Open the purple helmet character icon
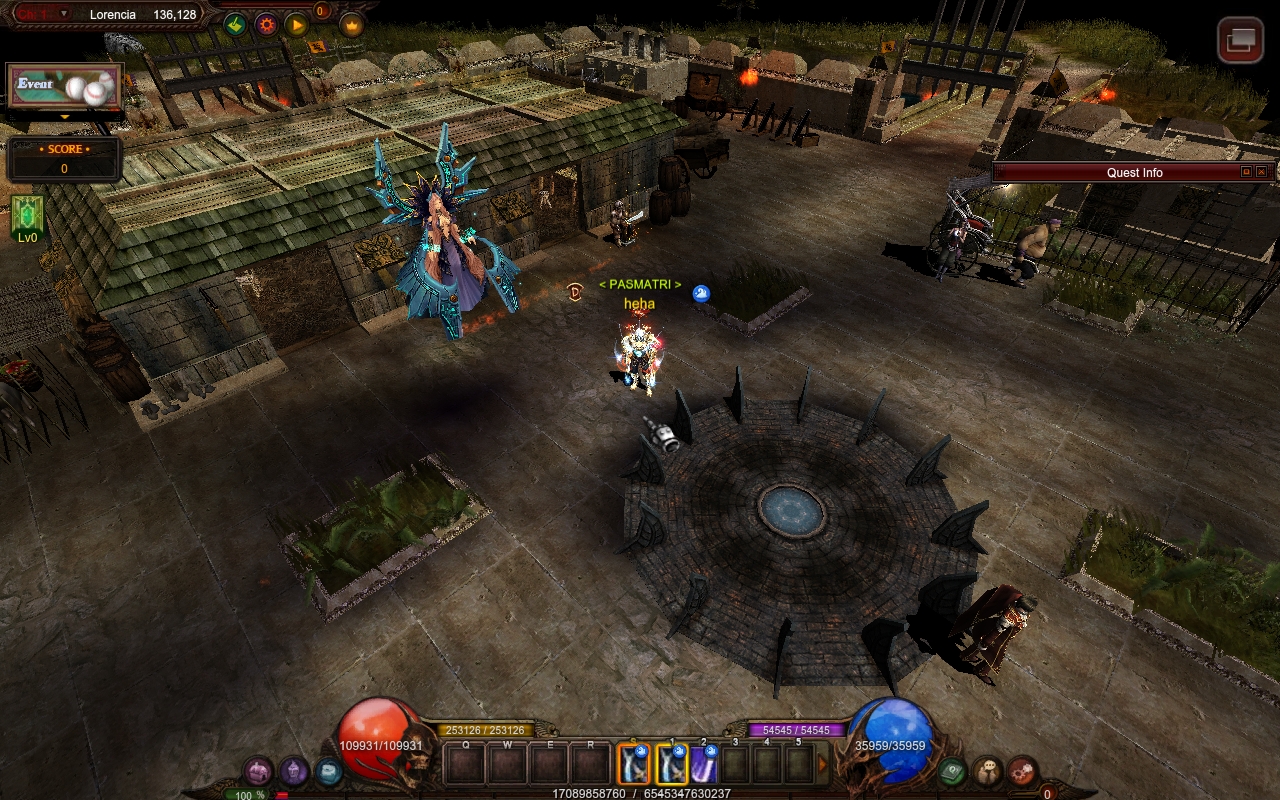The width and height of the screenshot is (1280, 800). [293, 771]
